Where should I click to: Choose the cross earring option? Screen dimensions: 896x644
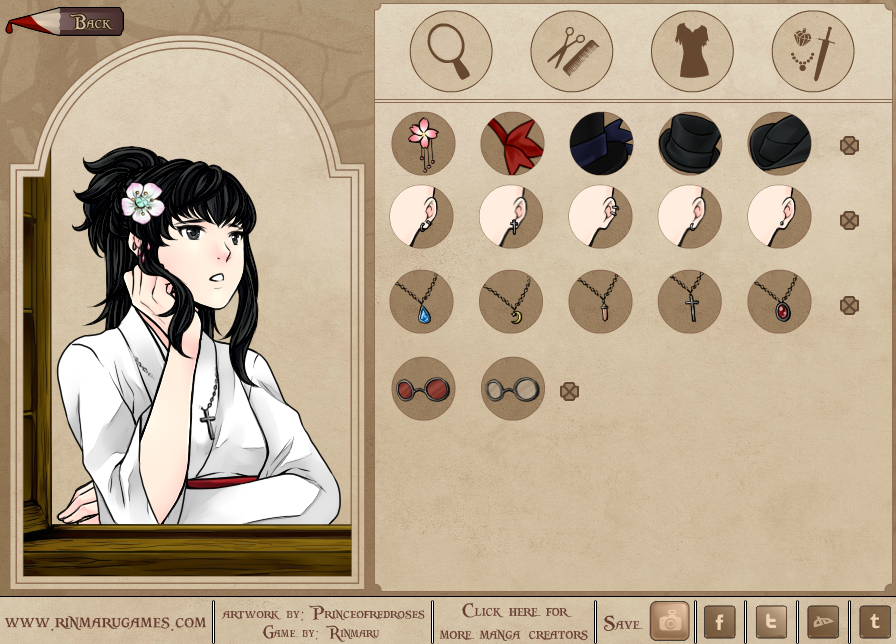click(x=511, y=216)
